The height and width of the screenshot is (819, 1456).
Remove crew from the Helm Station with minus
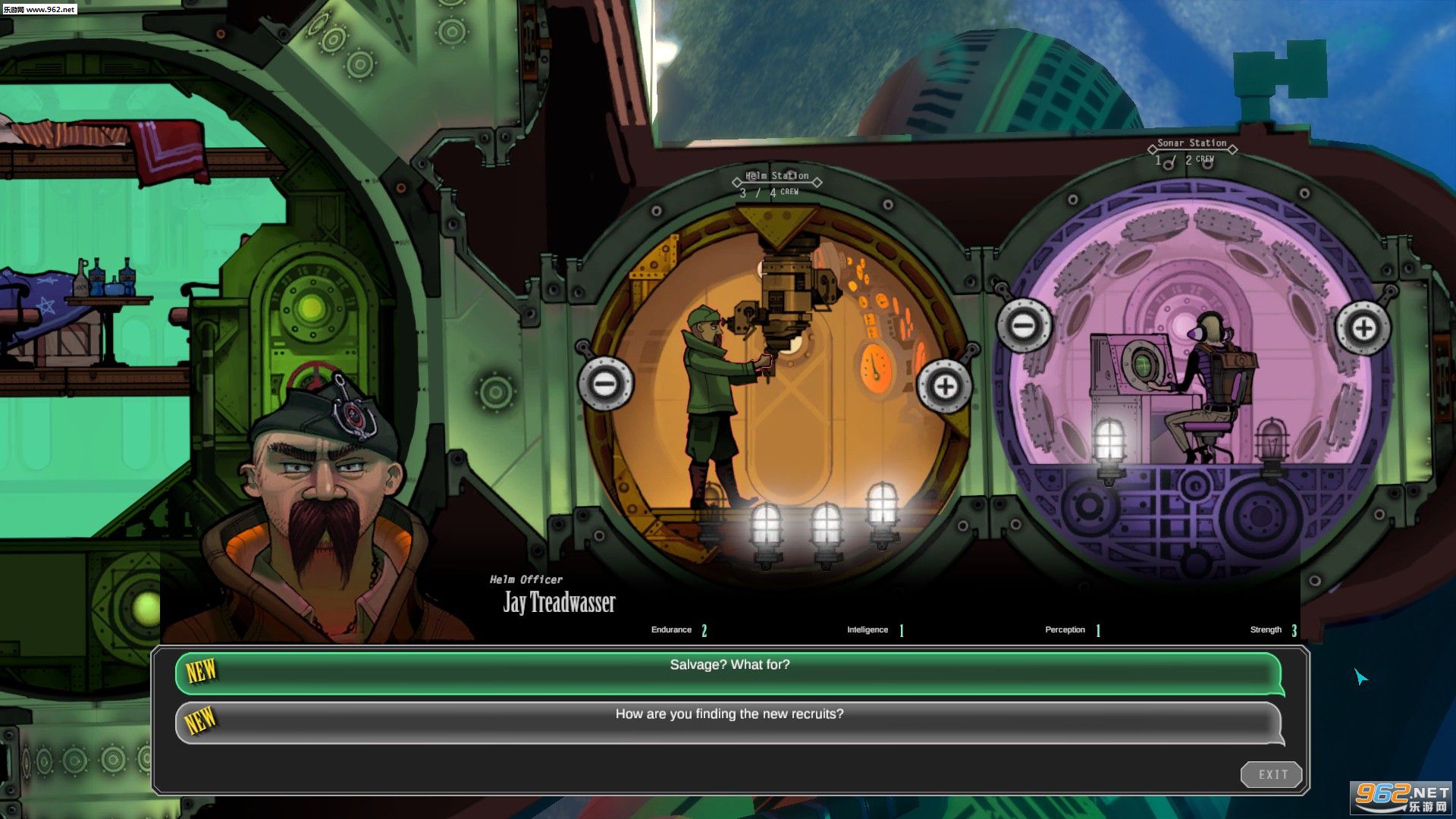click(x=605, y=384)
